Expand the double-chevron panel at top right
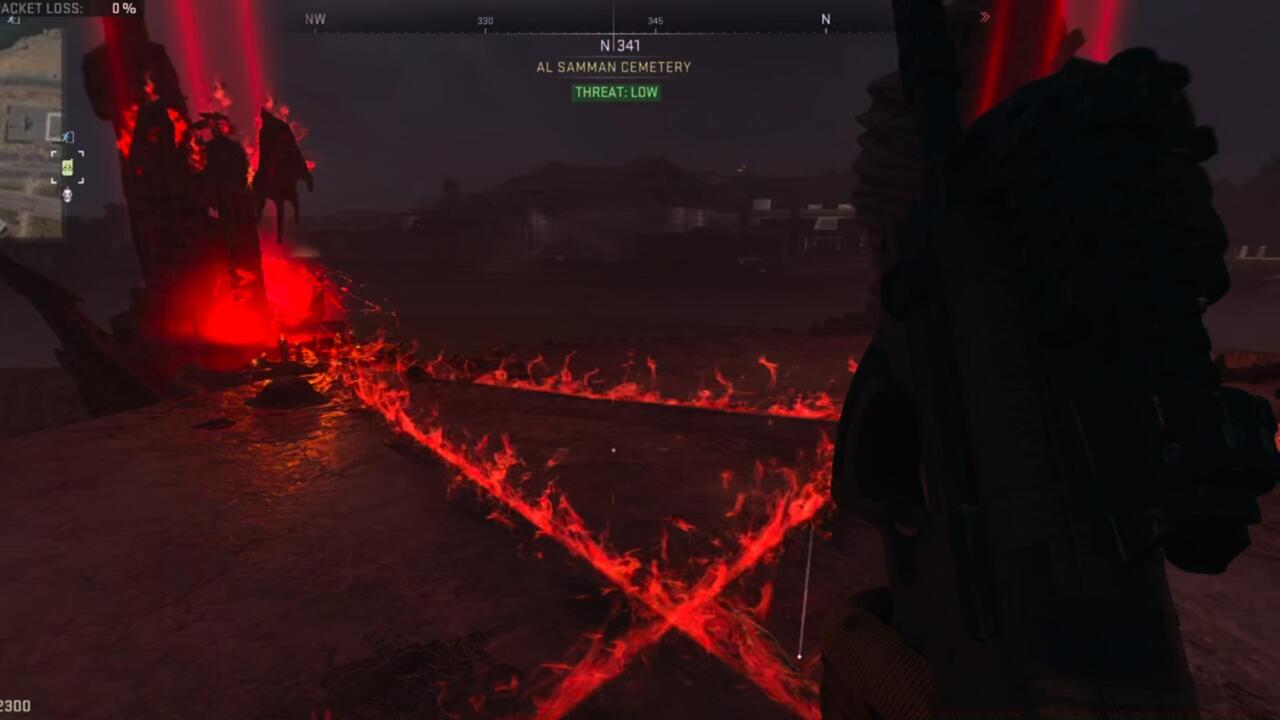The height and width of the screenshot is (720, 1280). click(985, 16)
